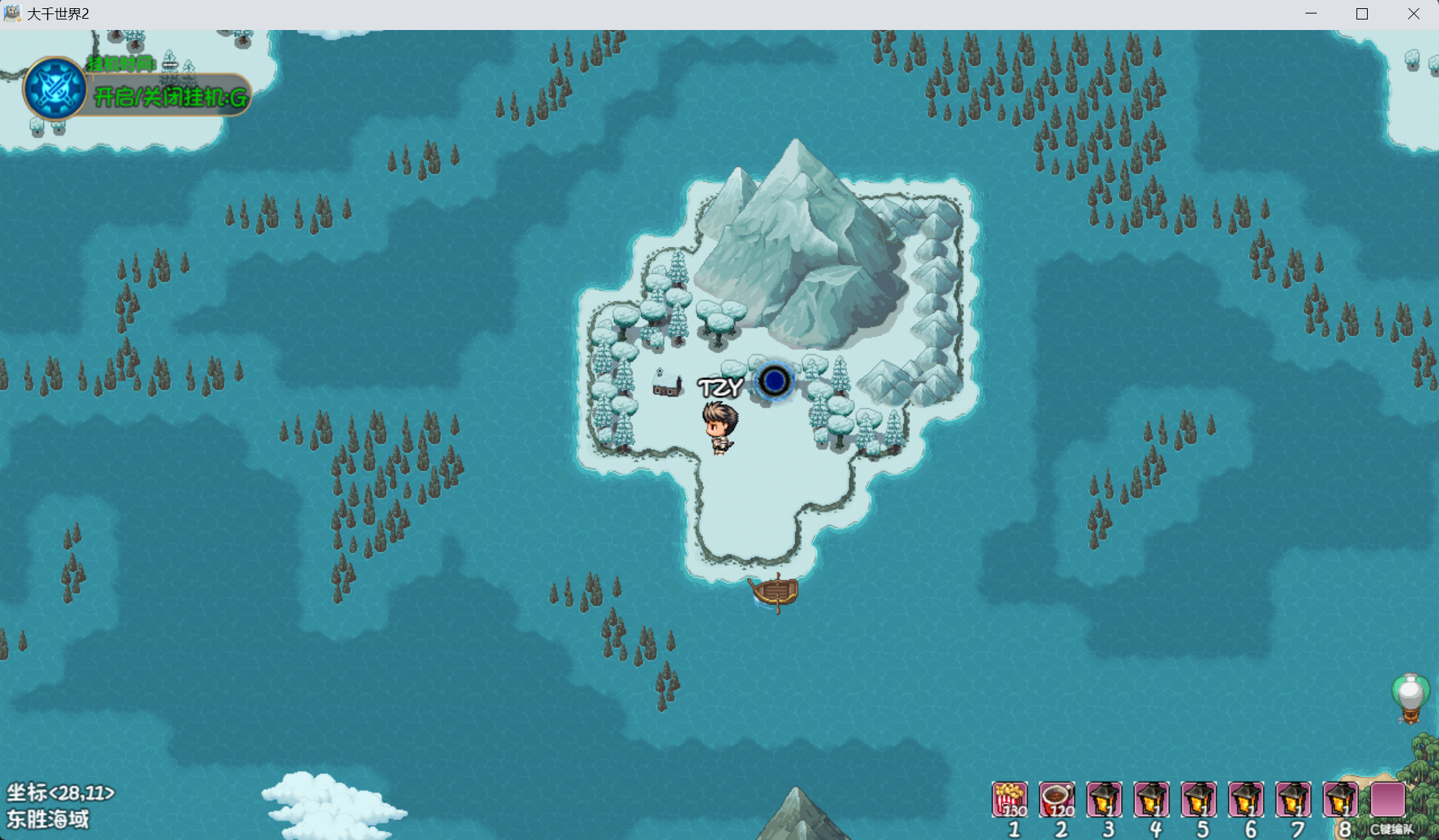1439x840 pixels.
Task: Select the lantern in hotbar slot 8
Action: coord(1340,799)
